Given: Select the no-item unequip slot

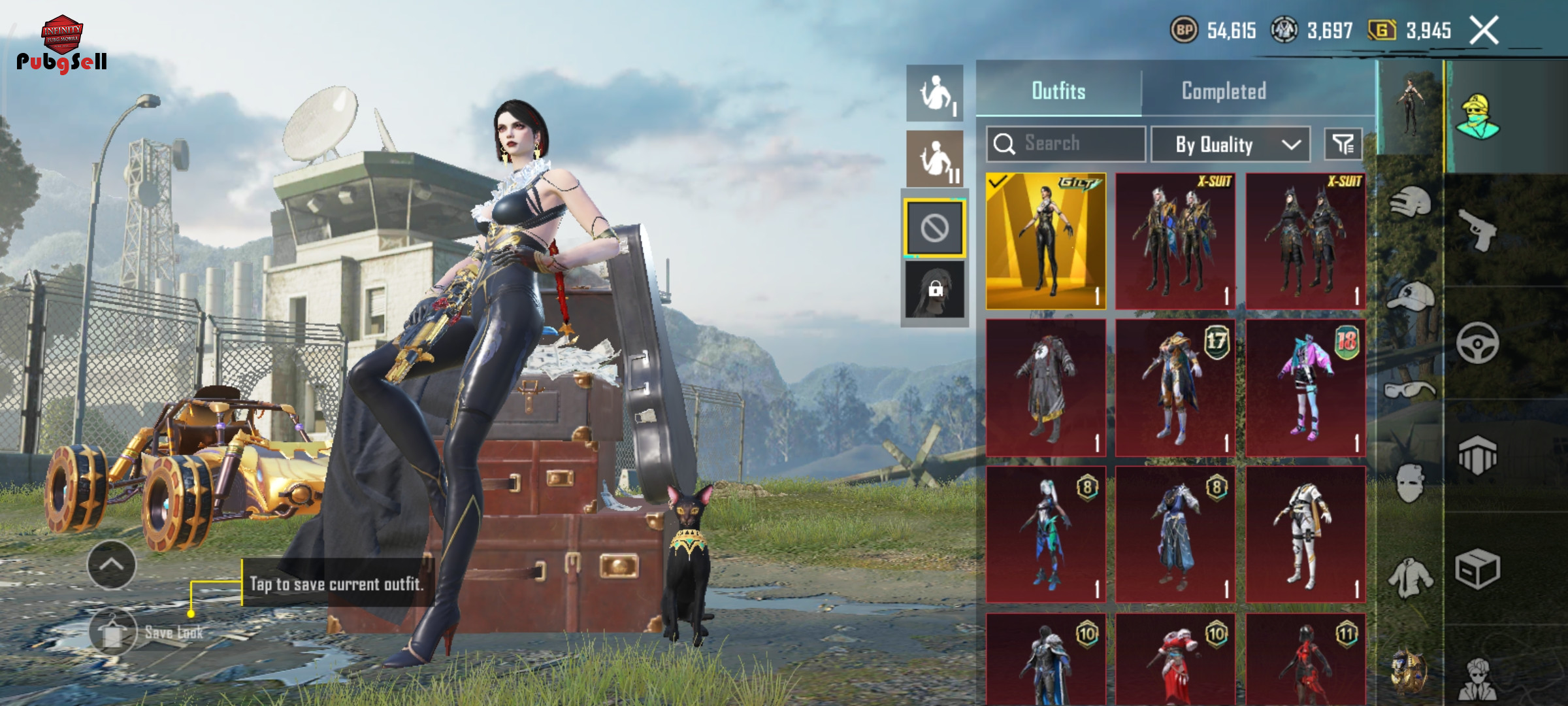Looking at the screenshot, I should (x=934, y=228).
